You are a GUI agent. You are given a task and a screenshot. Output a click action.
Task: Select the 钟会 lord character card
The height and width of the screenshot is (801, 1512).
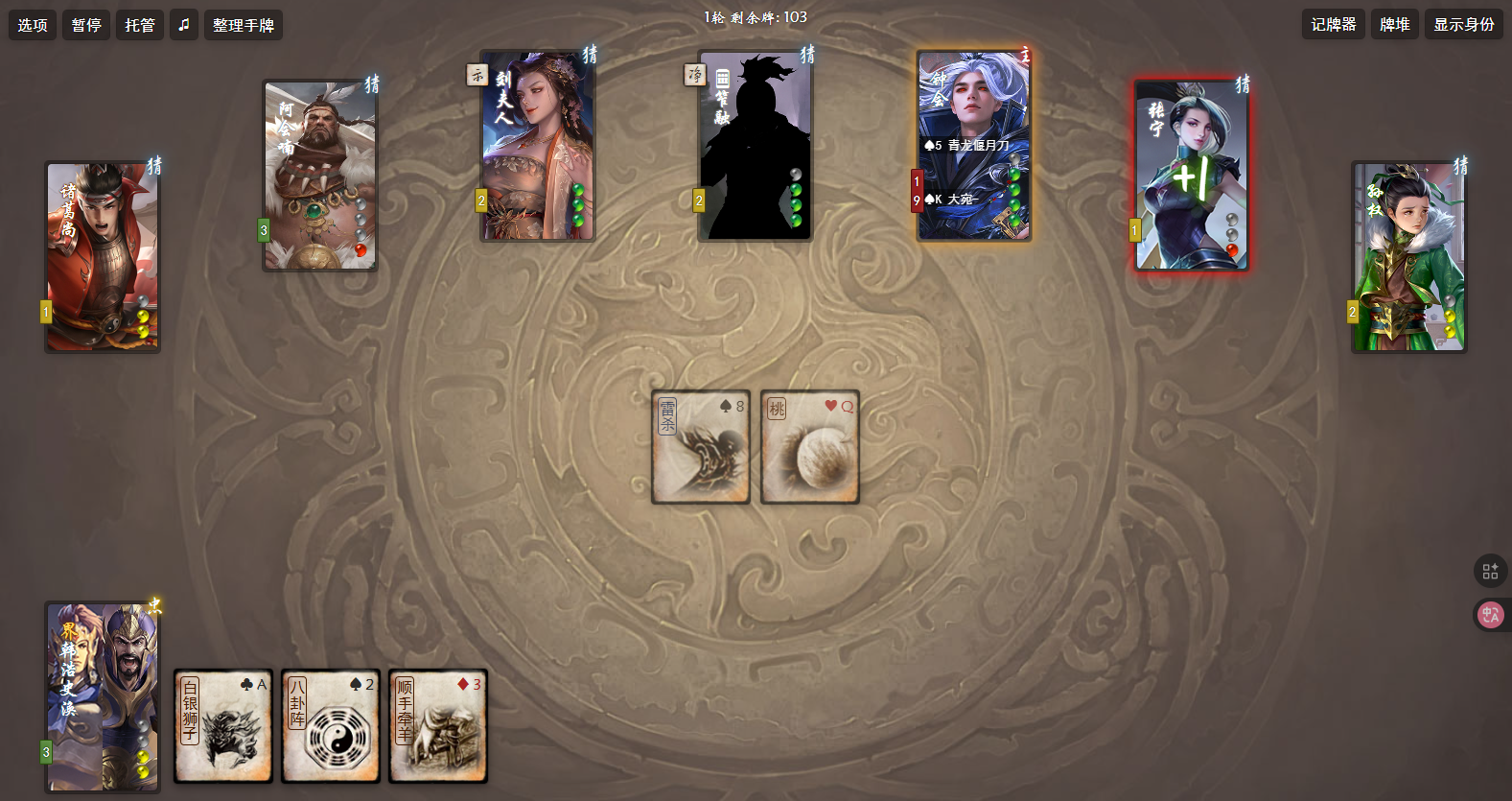pos(974,146)
